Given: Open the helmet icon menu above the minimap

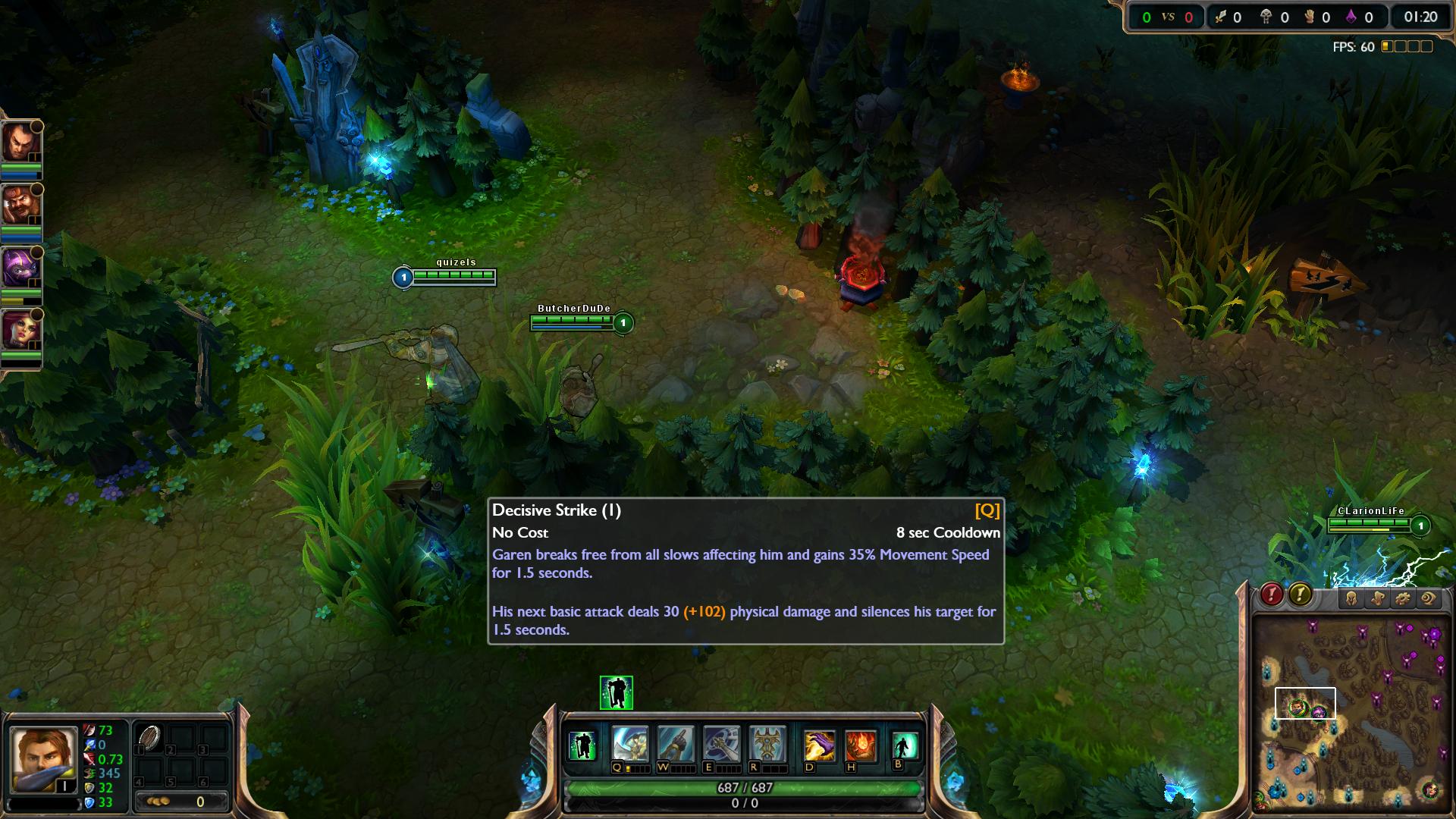Looking at the screenshot, I should coord(1351,598).
